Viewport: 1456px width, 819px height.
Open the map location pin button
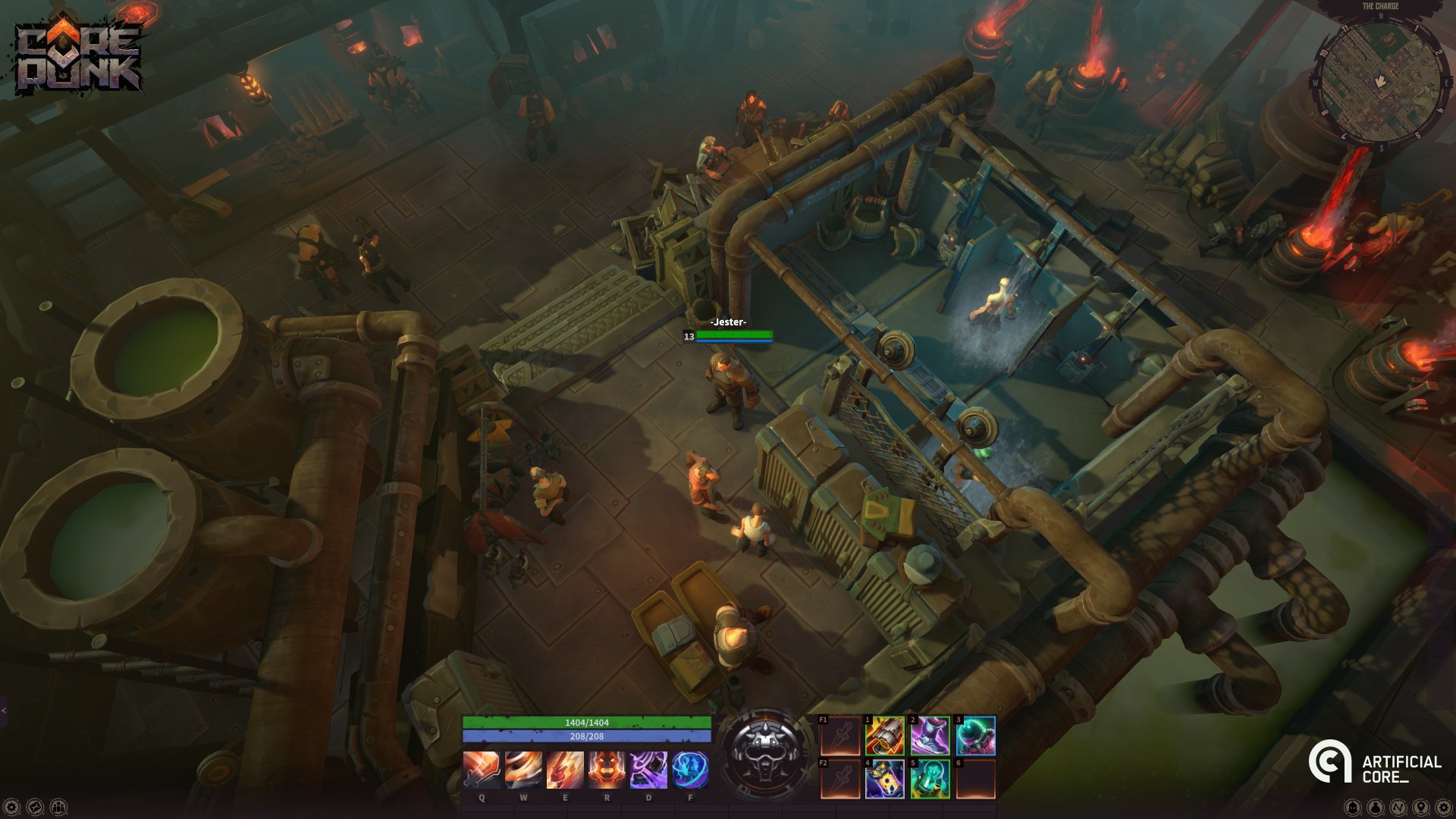(1420, 807)
